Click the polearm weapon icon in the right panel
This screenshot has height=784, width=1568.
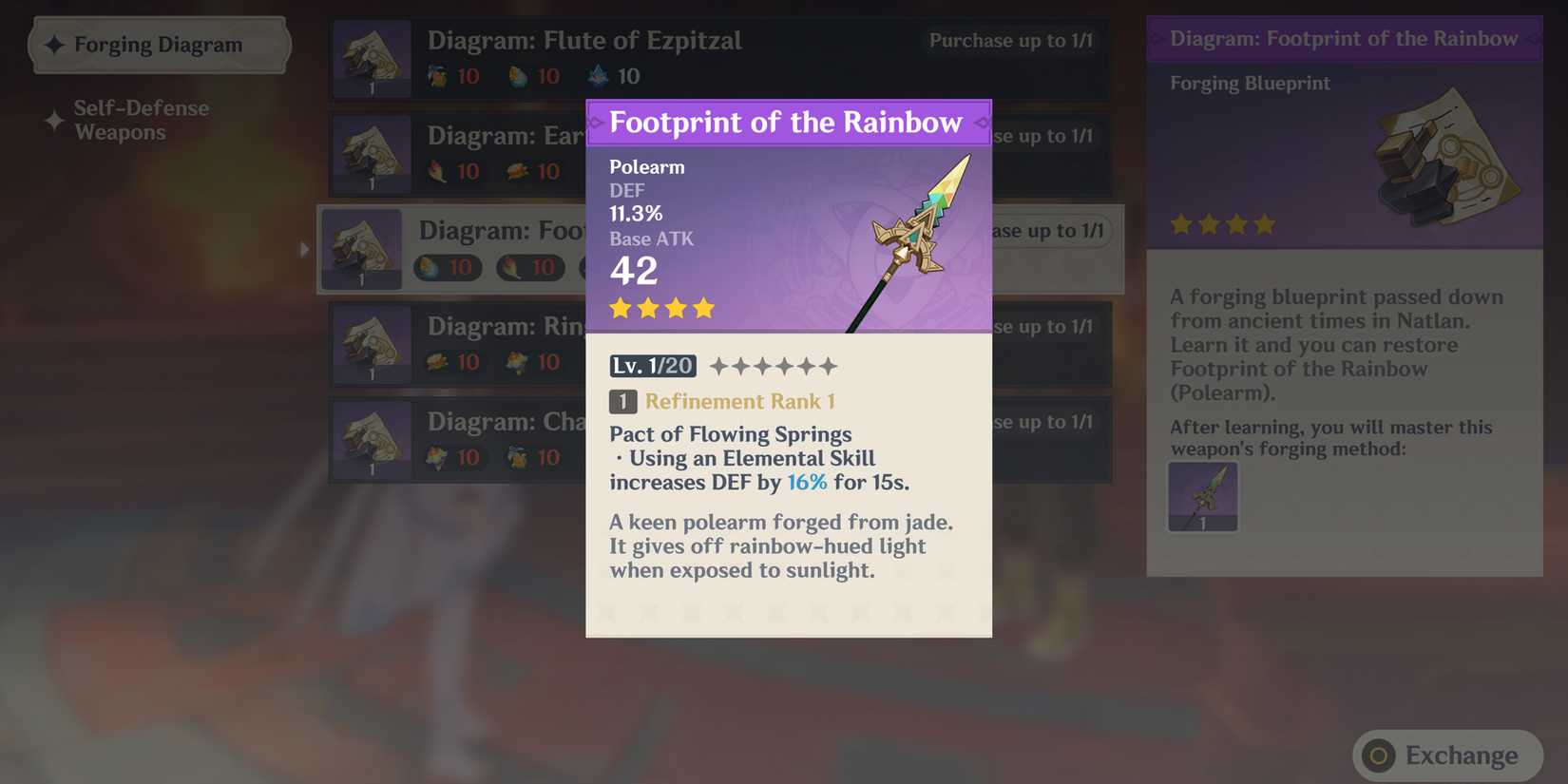point(1202,496)
